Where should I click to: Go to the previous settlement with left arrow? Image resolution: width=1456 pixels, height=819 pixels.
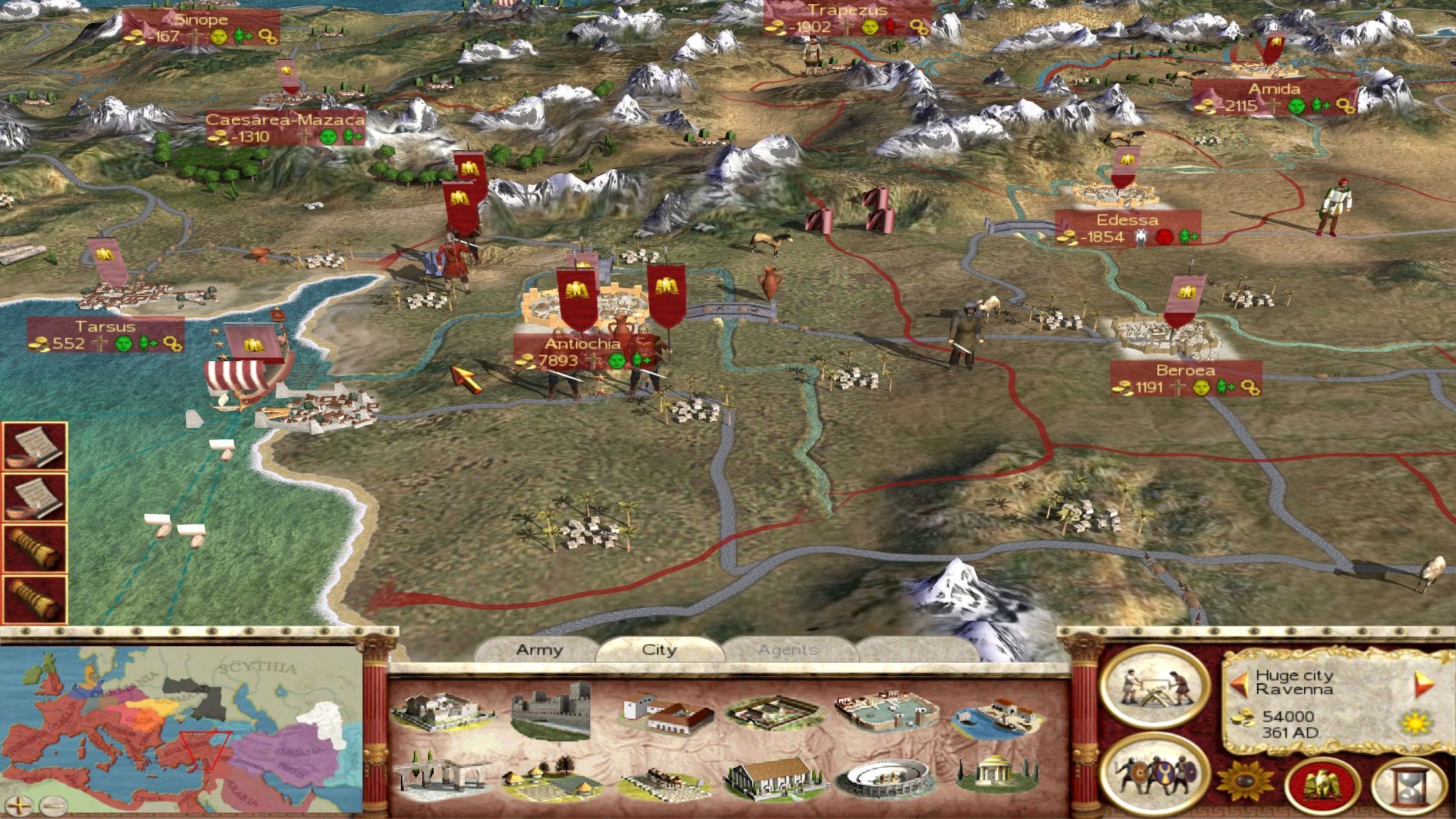[x=1240, y=685]
